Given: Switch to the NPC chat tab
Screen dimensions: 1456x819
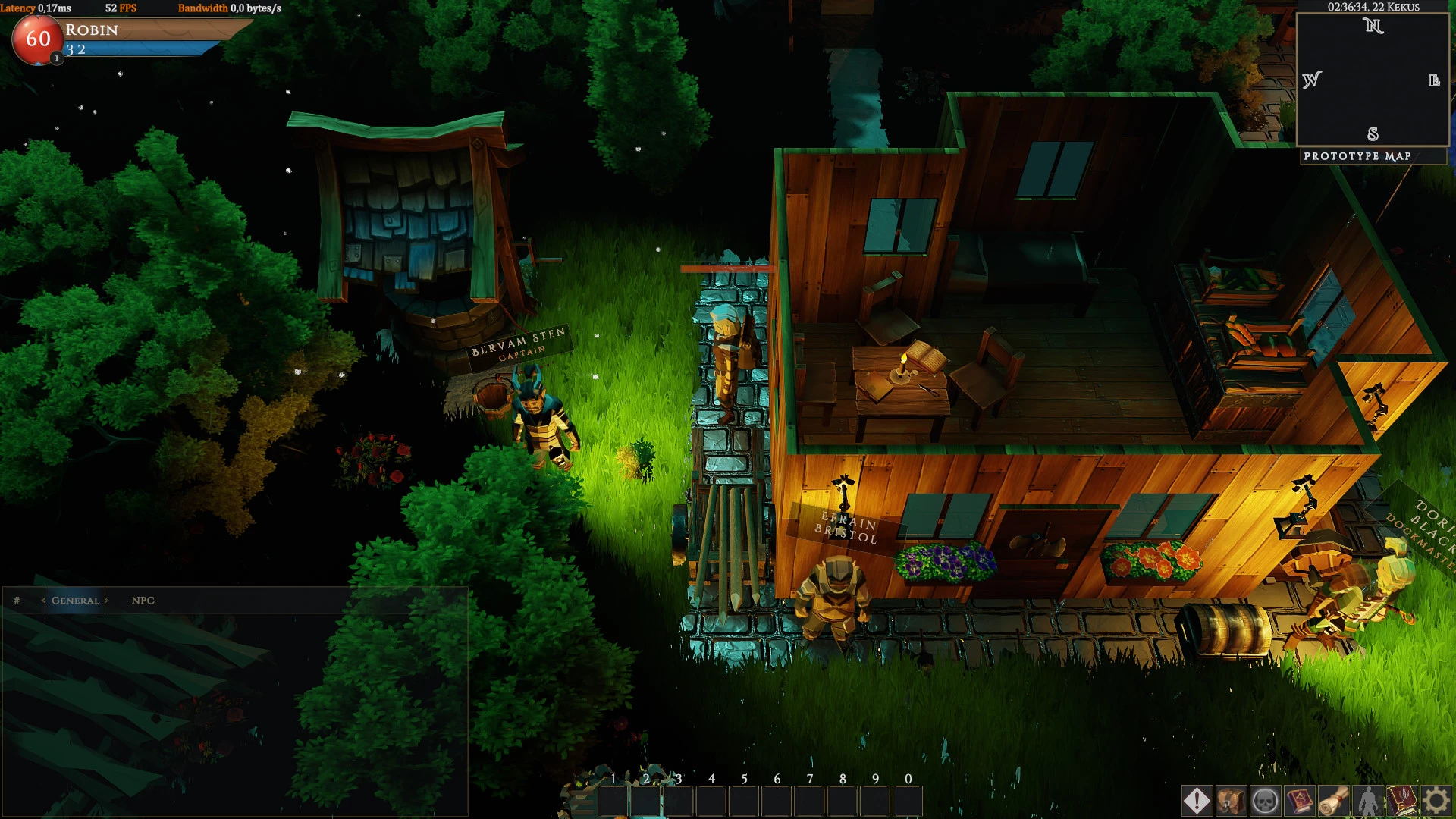Looking at the screenshot, I should pyautogui.click(x=143, y=601).
